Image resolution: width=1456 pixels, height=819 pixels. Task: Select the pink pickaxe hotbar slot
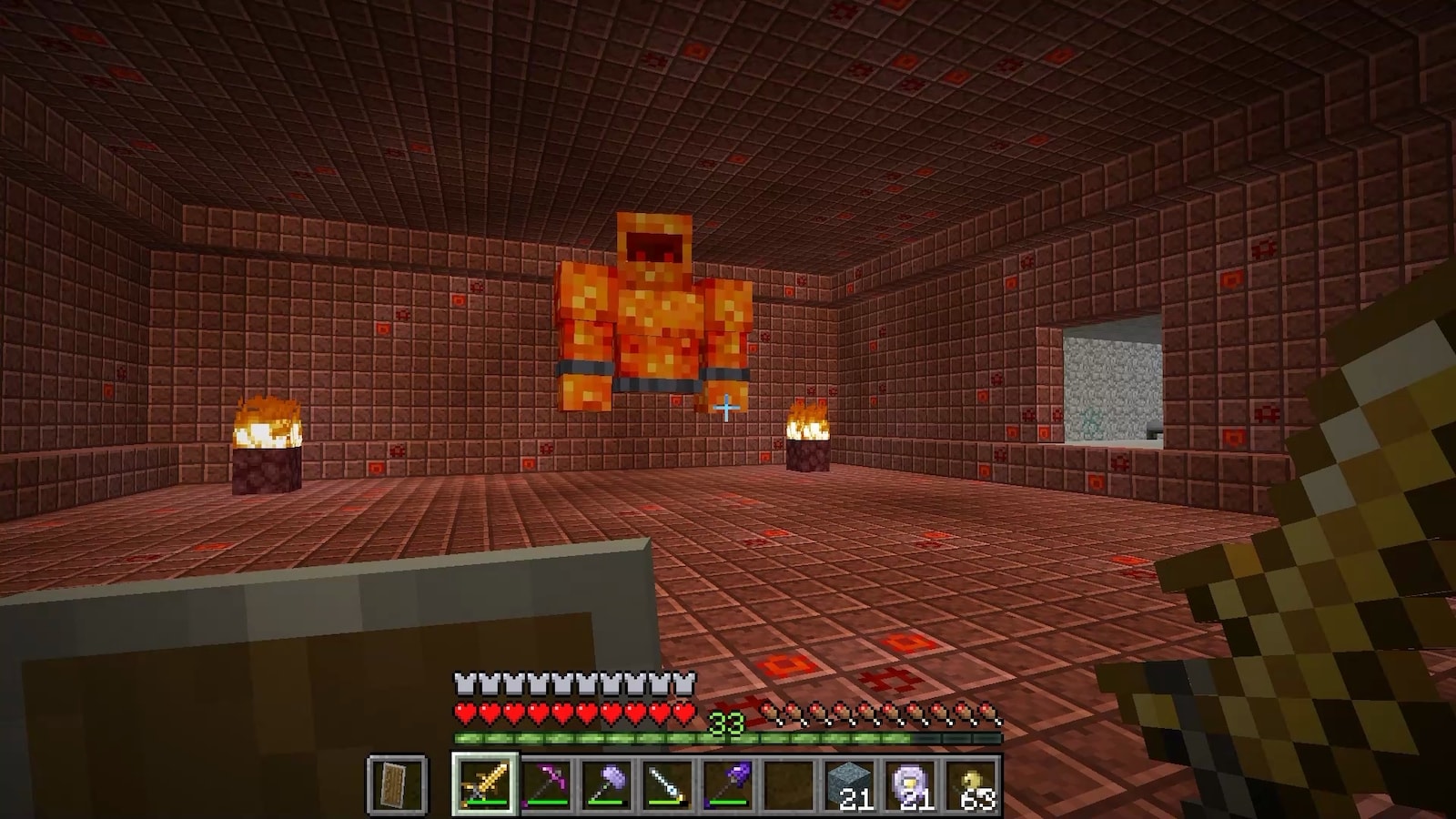[546, 783]
